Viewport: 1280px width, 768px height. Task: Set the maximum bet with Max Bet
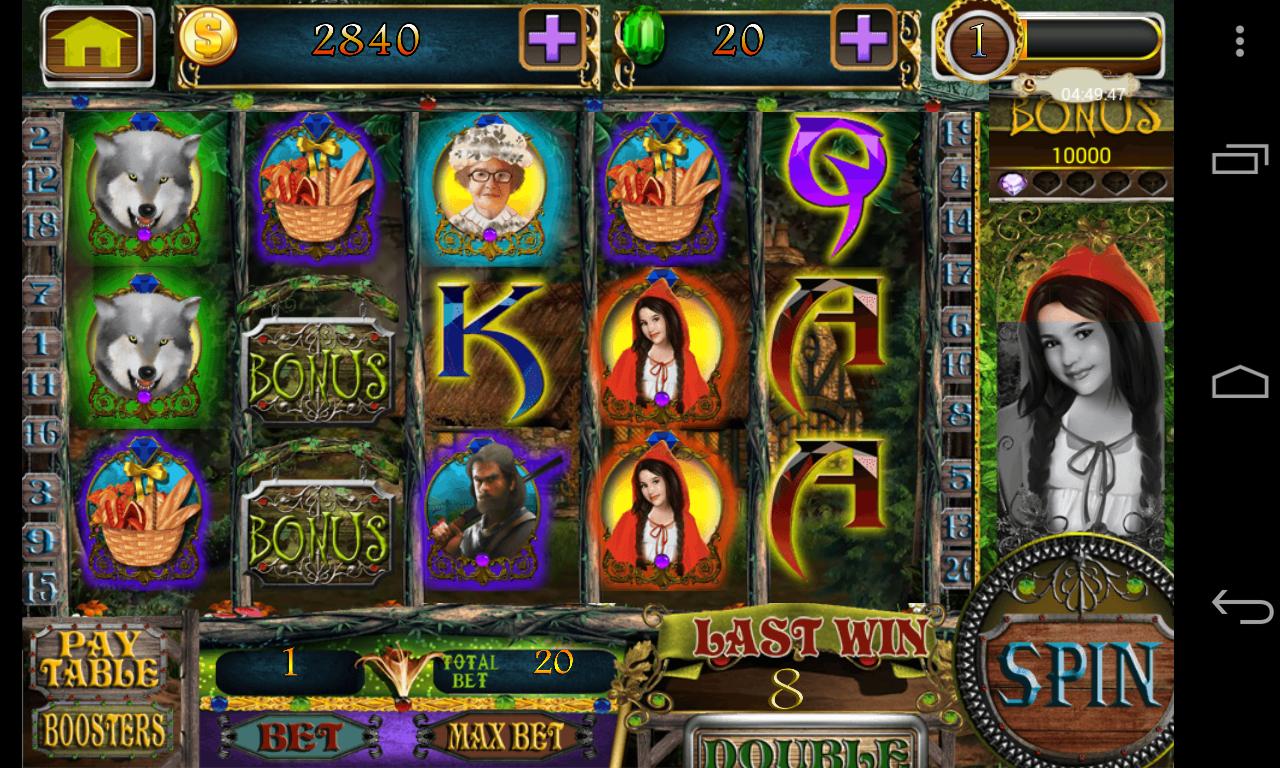click(x=505, y=738)
